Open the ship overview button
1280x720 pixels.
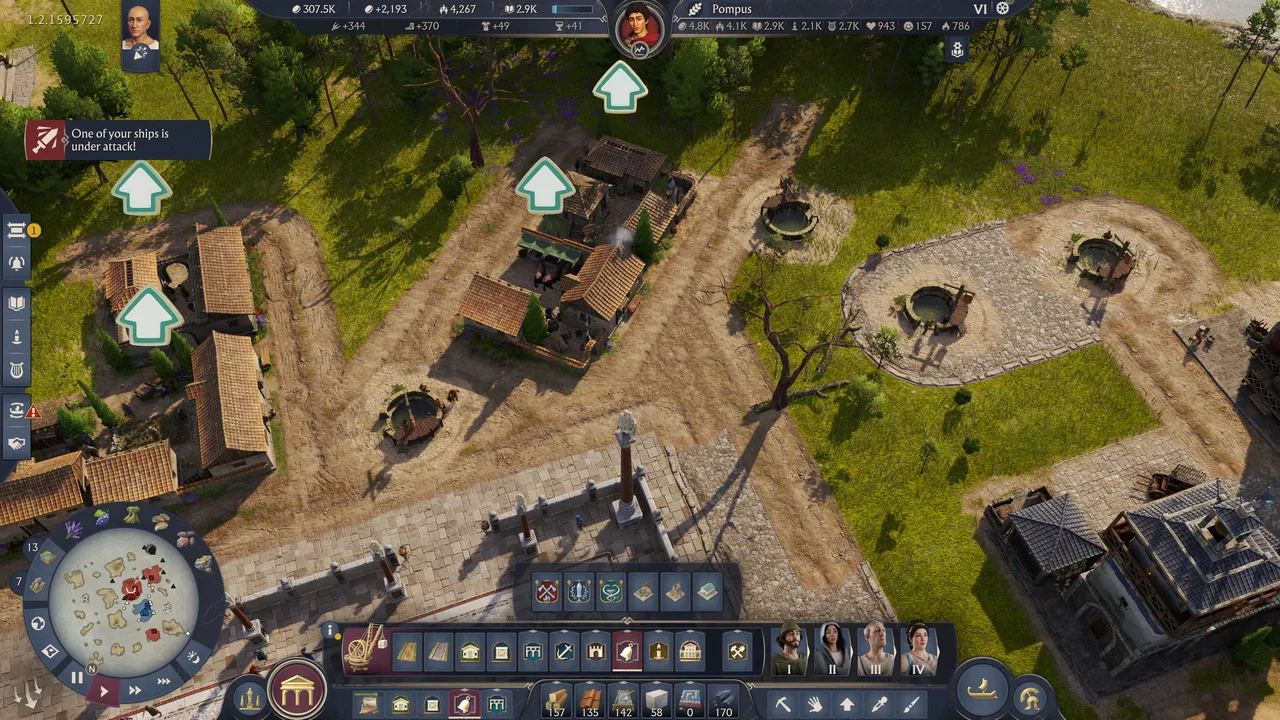pos(981,689)
